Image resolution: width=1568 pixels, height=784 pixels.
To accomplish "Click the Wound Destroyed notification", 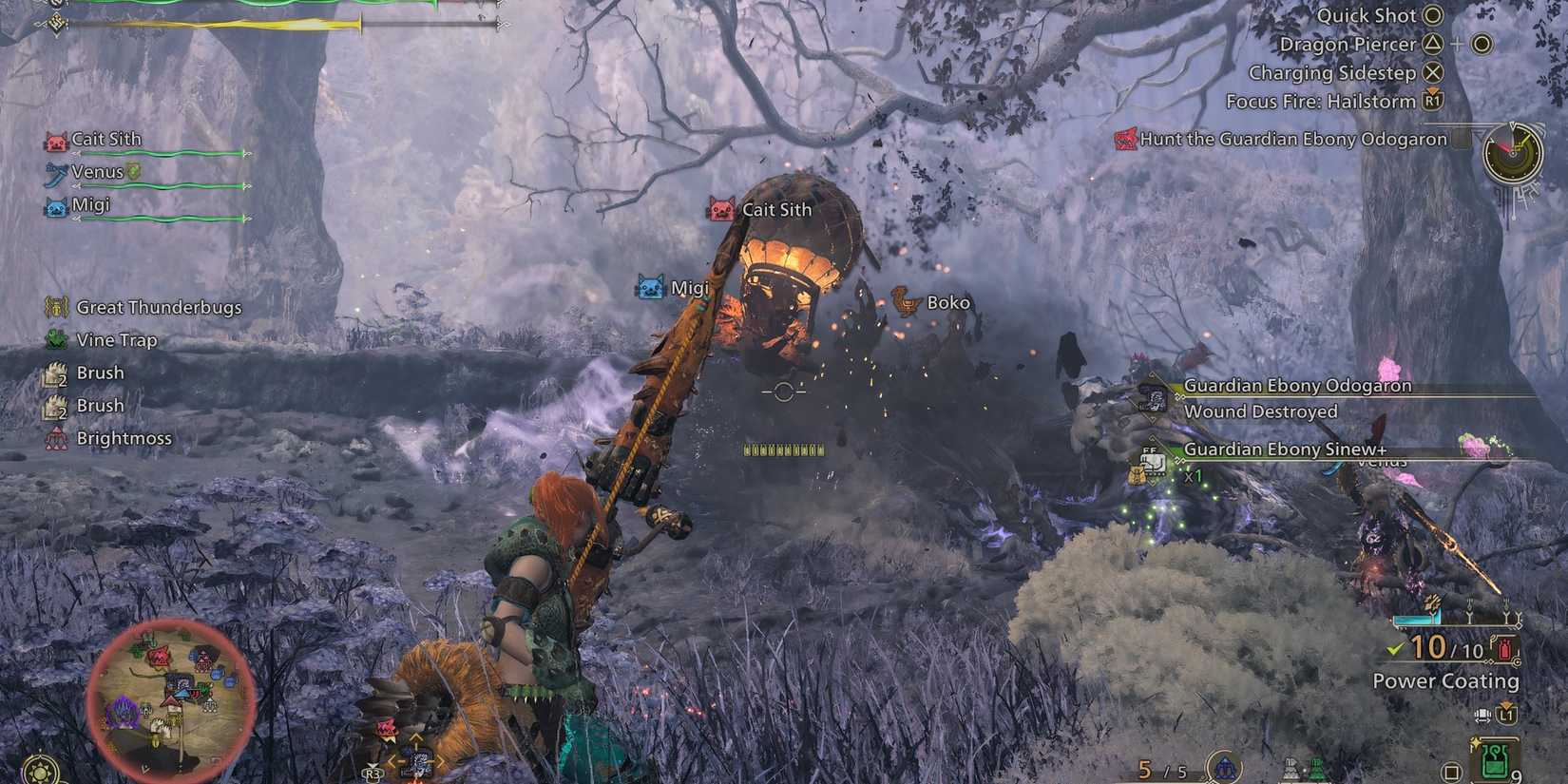I will 1261,411.
